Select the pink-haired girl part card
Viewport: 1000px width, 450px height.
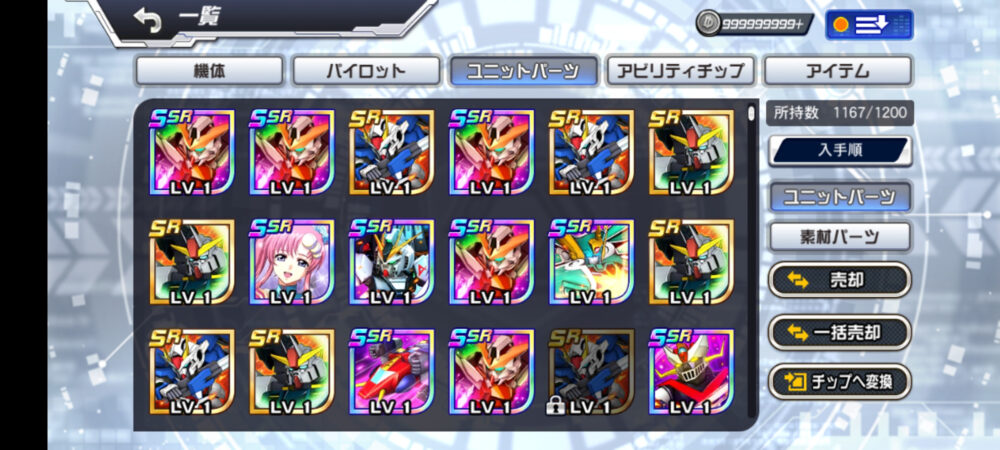291,262
